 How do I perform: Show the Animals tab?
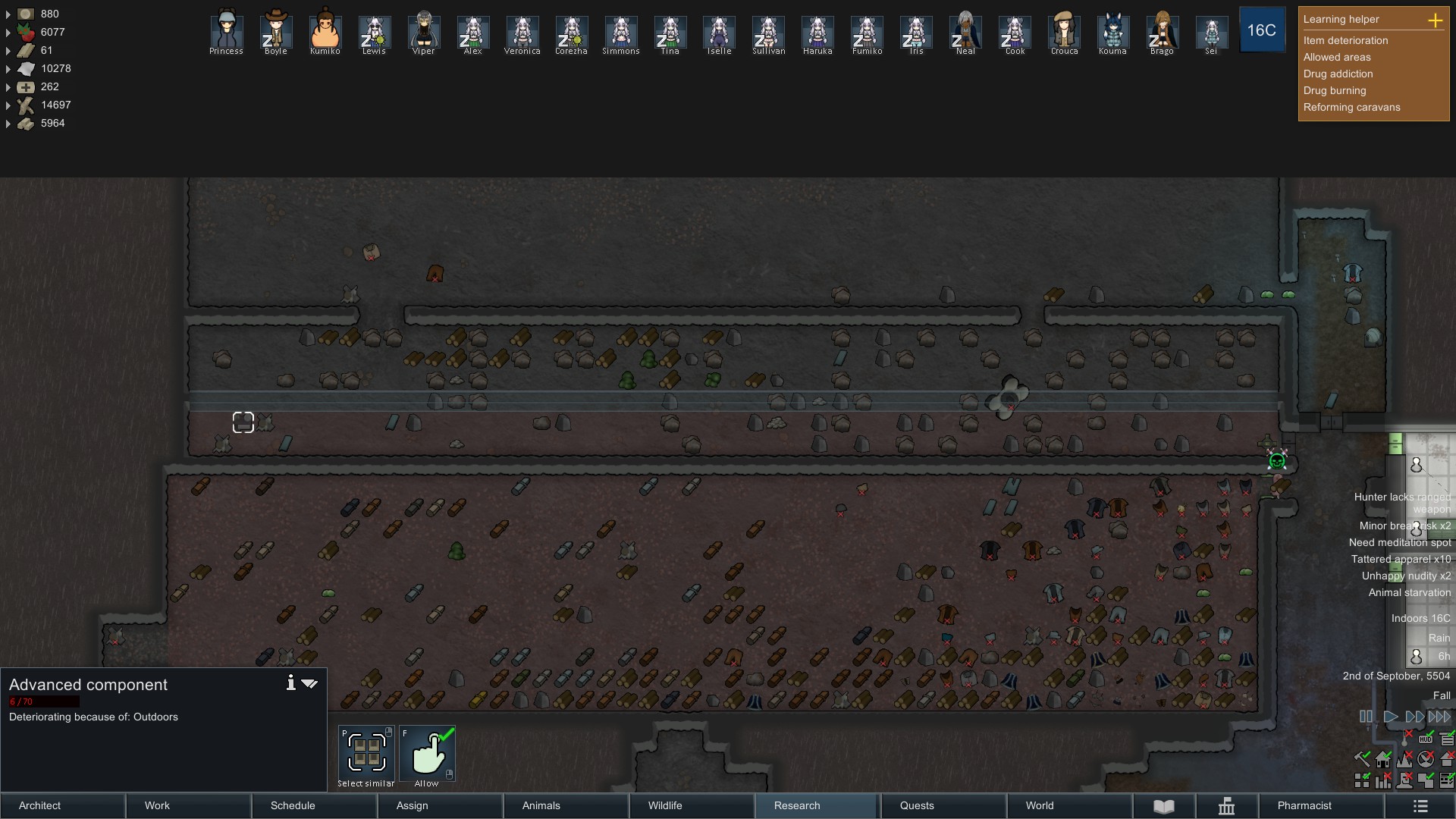566,805
